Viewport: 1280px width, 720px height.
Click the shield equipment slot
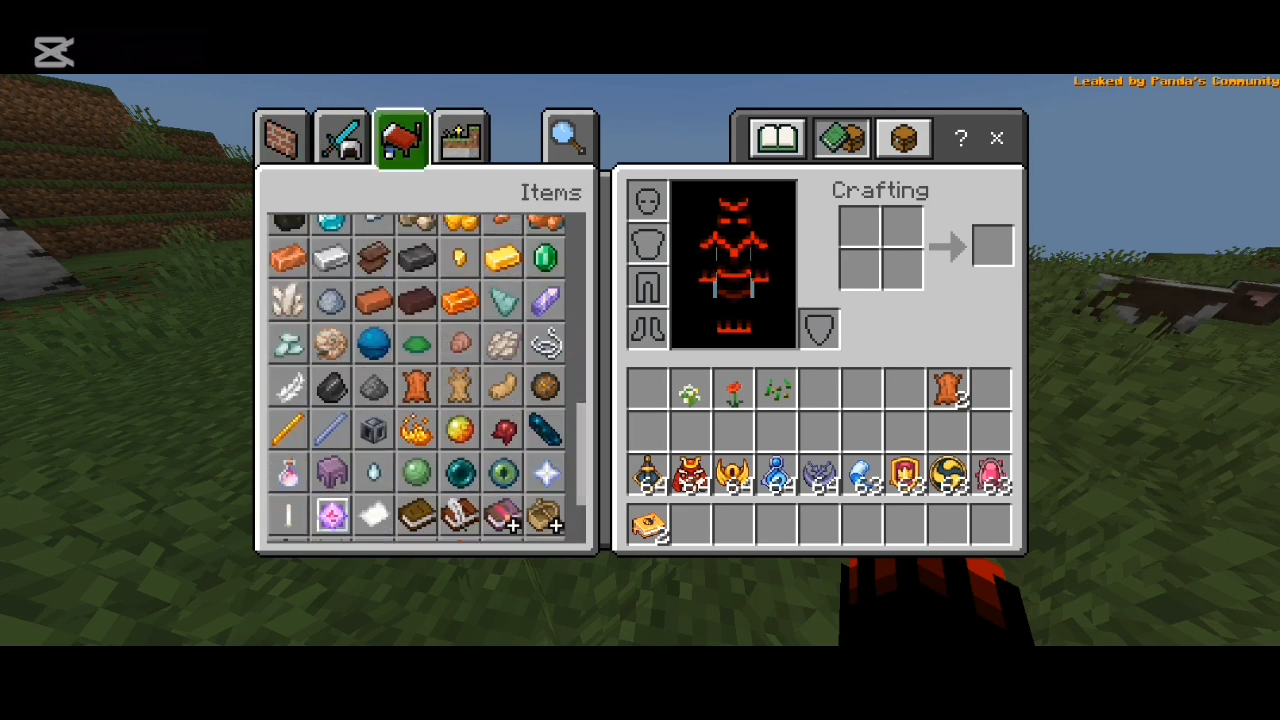pos(818,328)
